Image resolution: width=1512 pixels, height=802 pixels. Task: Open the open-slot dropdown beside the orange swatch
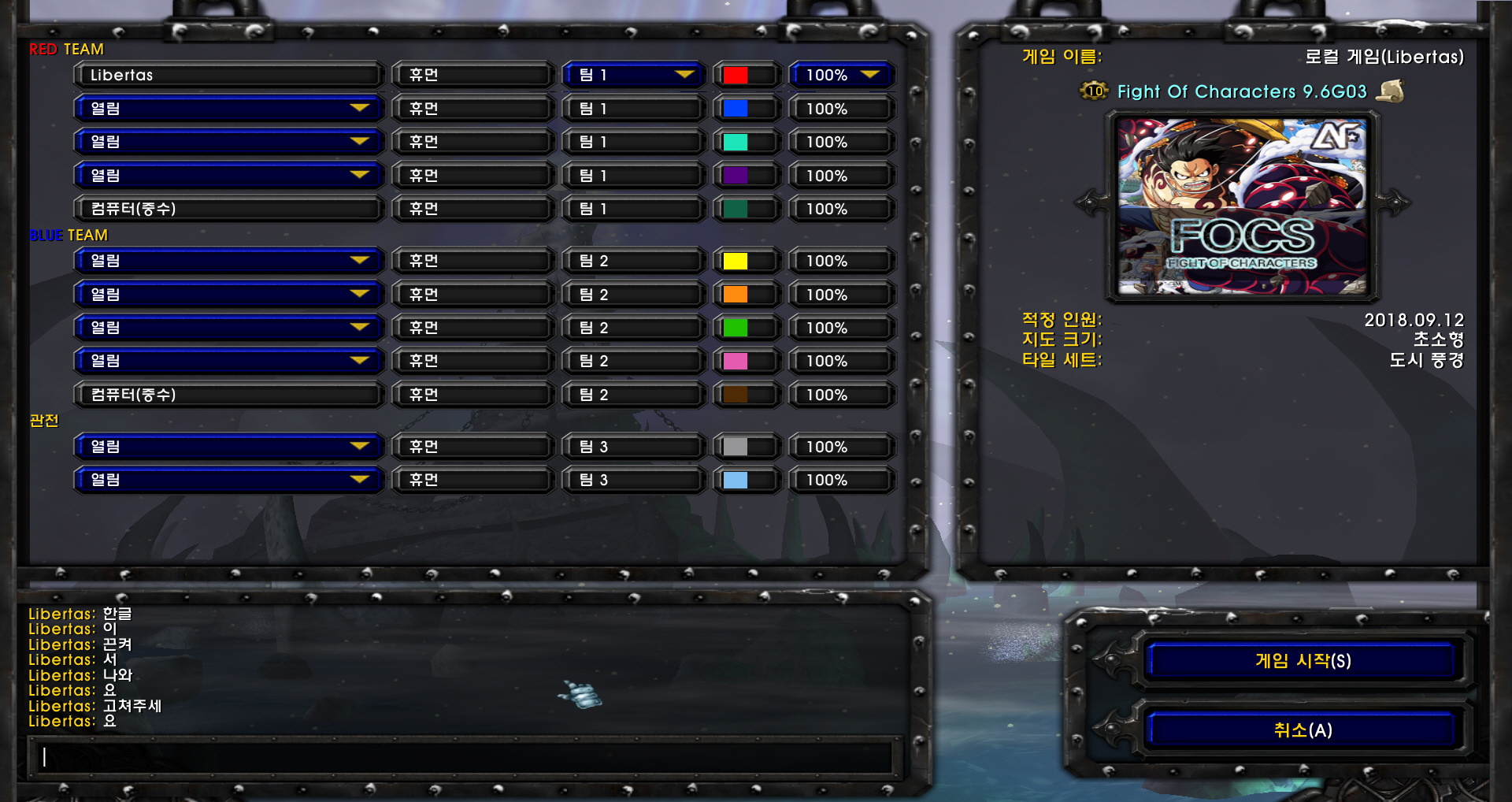pos(228,294)
